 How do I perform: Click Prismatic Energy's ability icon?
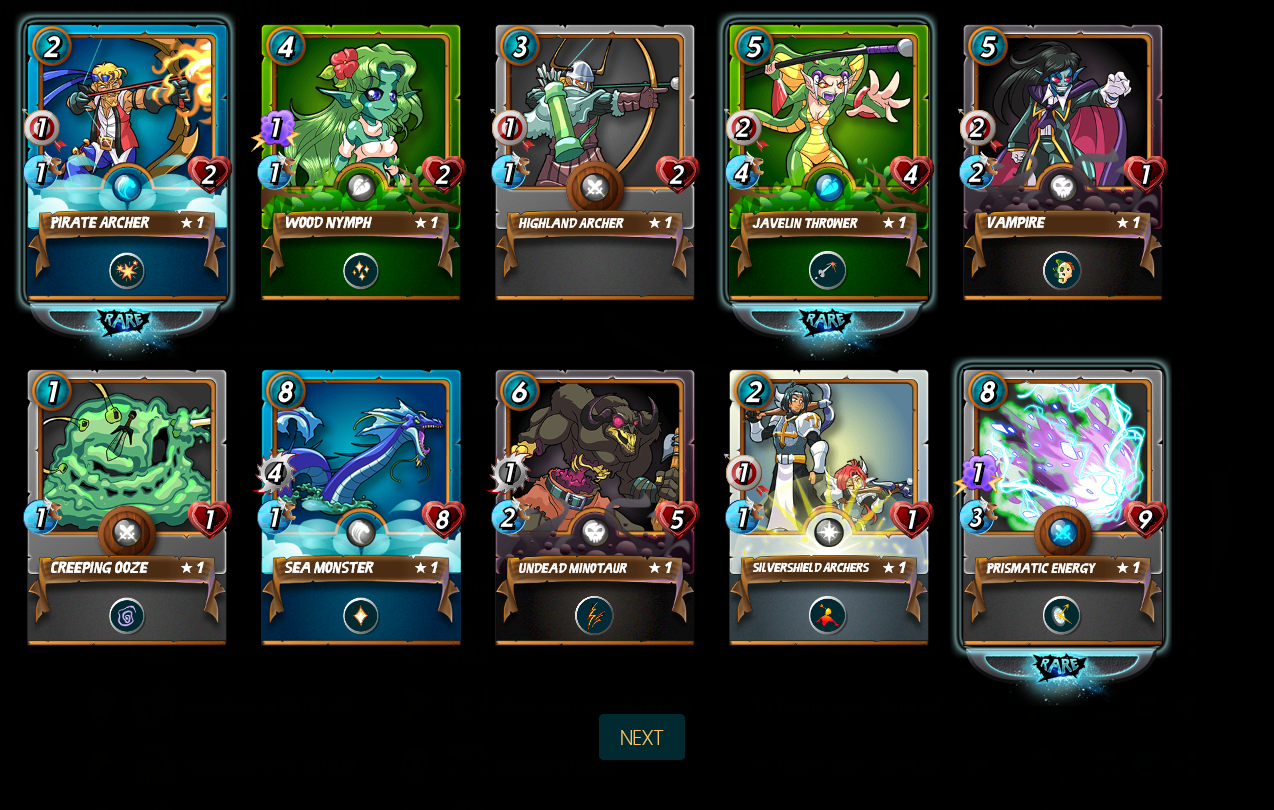[x=1062, y=616]
